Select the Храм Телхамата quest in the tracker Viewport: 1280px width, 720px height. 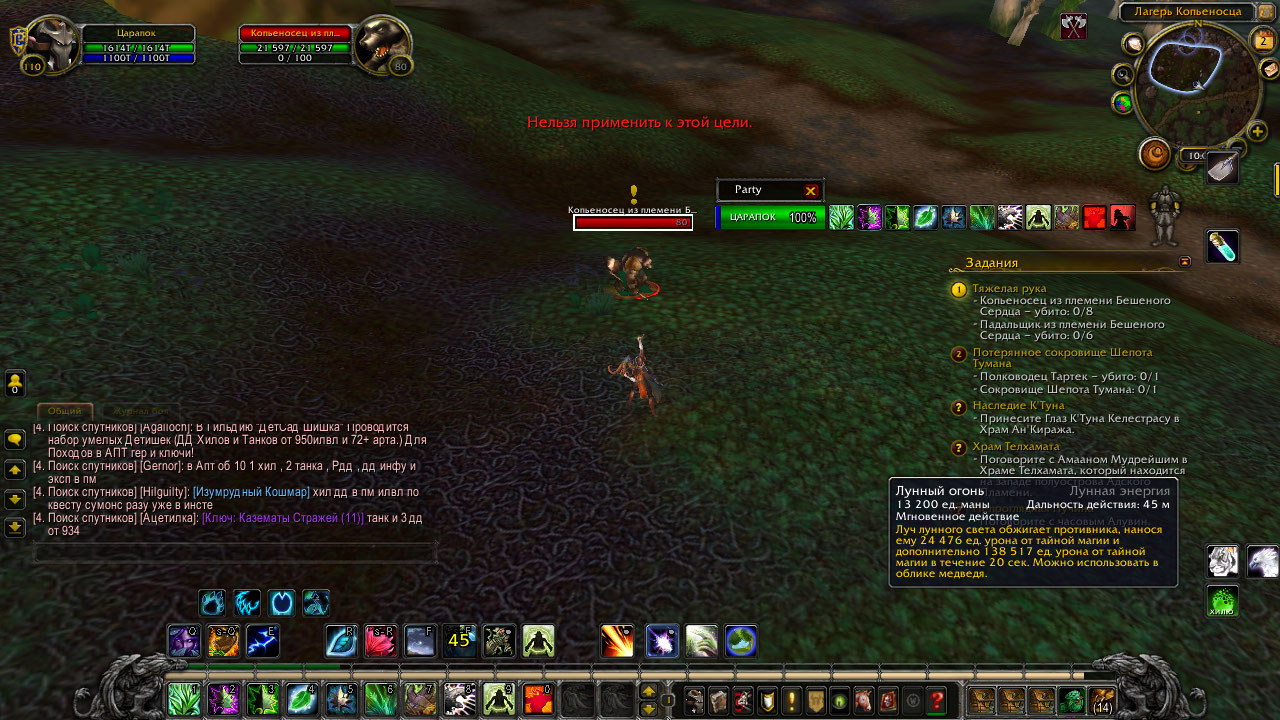[x=1015, y=446]
